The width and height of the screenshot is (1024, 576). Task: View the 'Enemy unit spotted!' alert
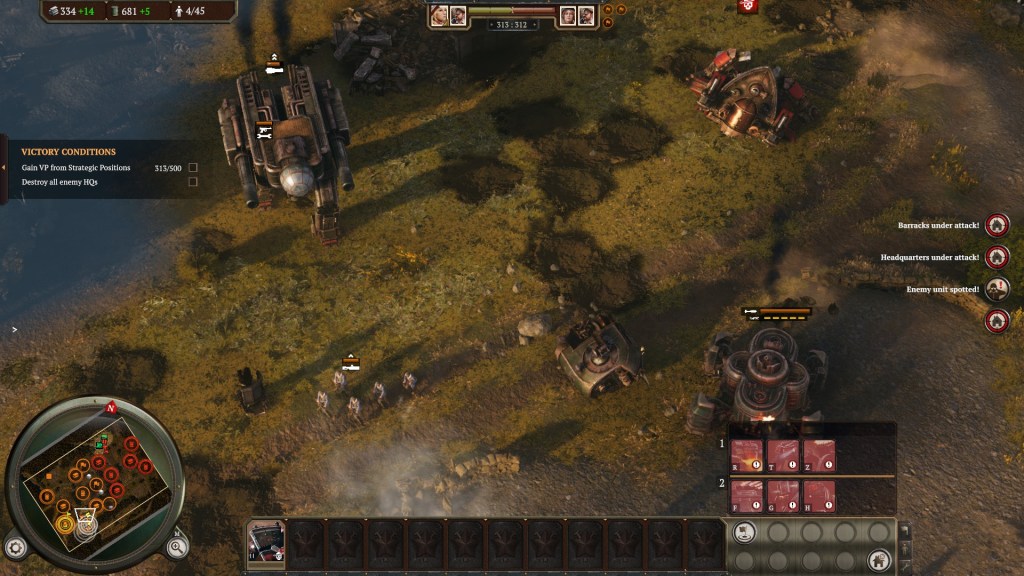pos(997,289)
